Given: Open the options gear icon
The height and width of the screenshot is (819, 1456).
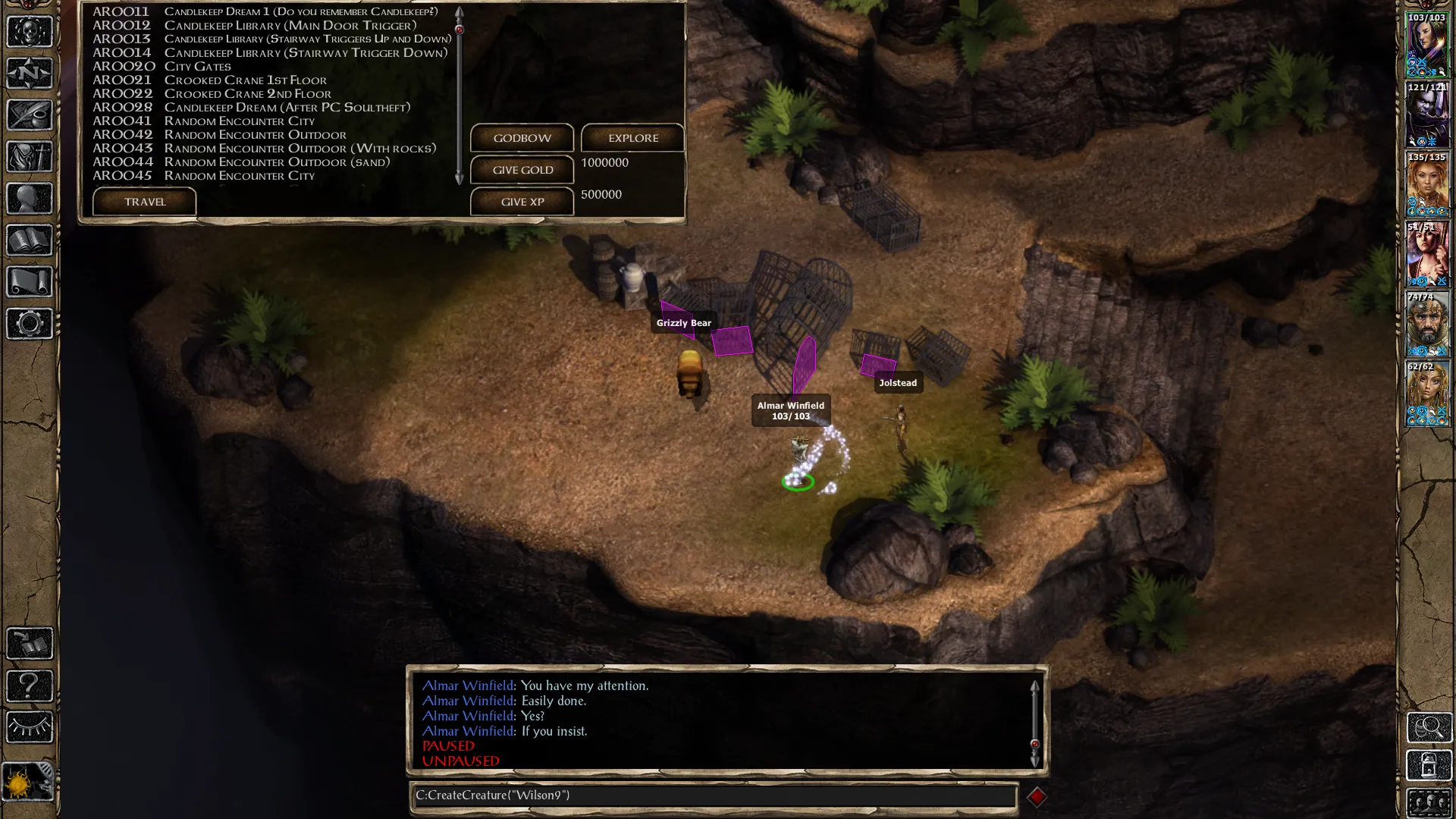Looking at the screenshot, I should [30, 324].
